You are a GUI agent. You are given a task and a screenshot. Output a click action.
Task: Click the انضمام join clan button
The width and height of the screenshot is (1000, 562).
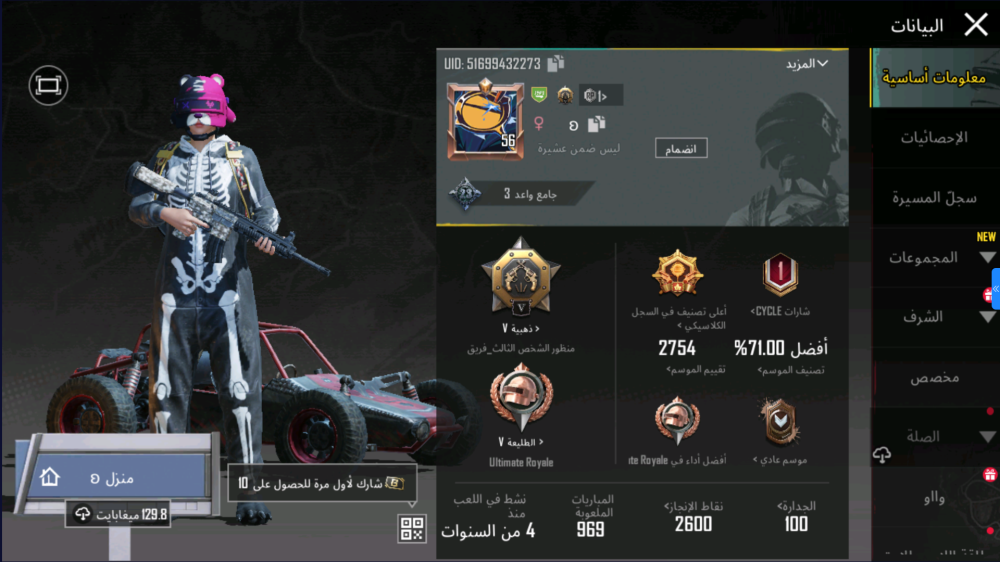coord(681,149)
